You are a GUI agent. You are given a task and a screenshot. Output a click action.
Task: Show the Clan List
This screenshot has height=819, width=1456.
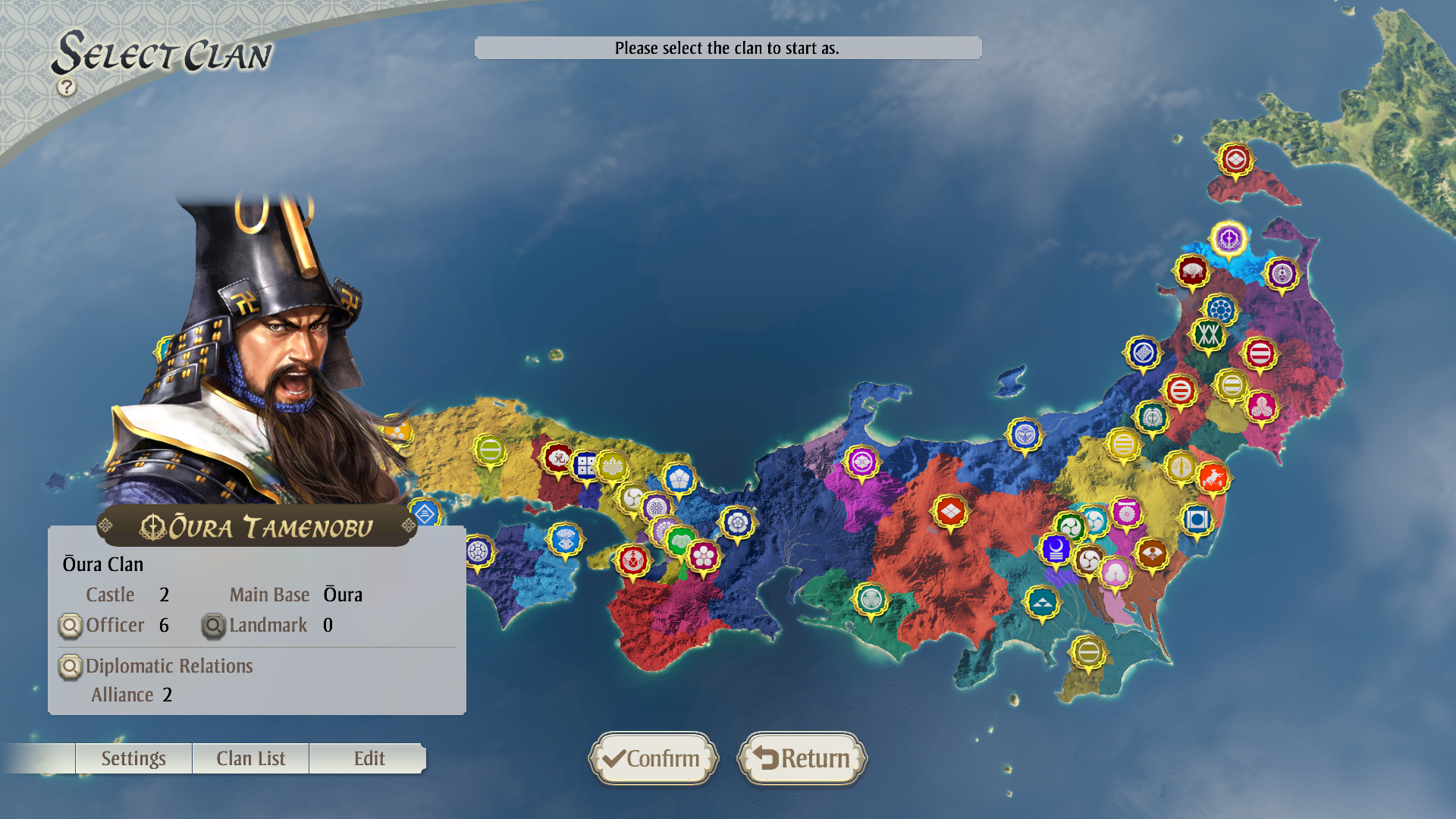coord(250,758)
